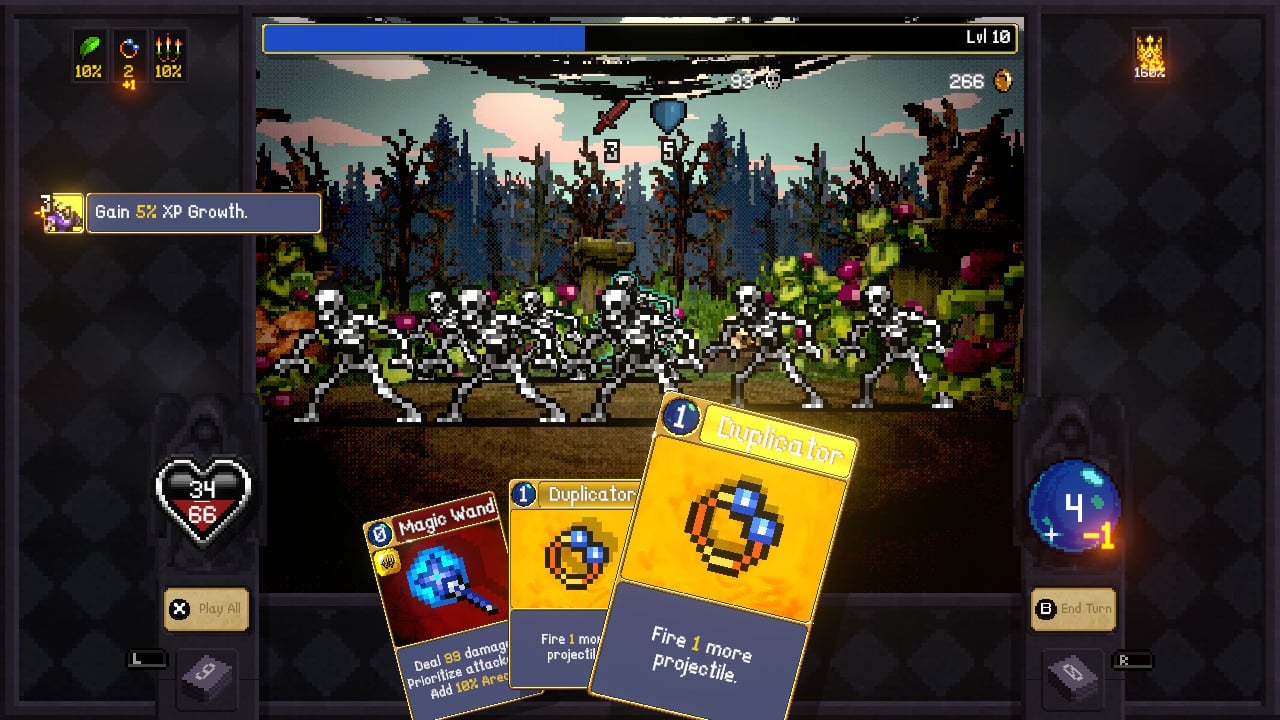
Task: Click the candelabra 10% buff icon
Action: click(x=166, y=48)
